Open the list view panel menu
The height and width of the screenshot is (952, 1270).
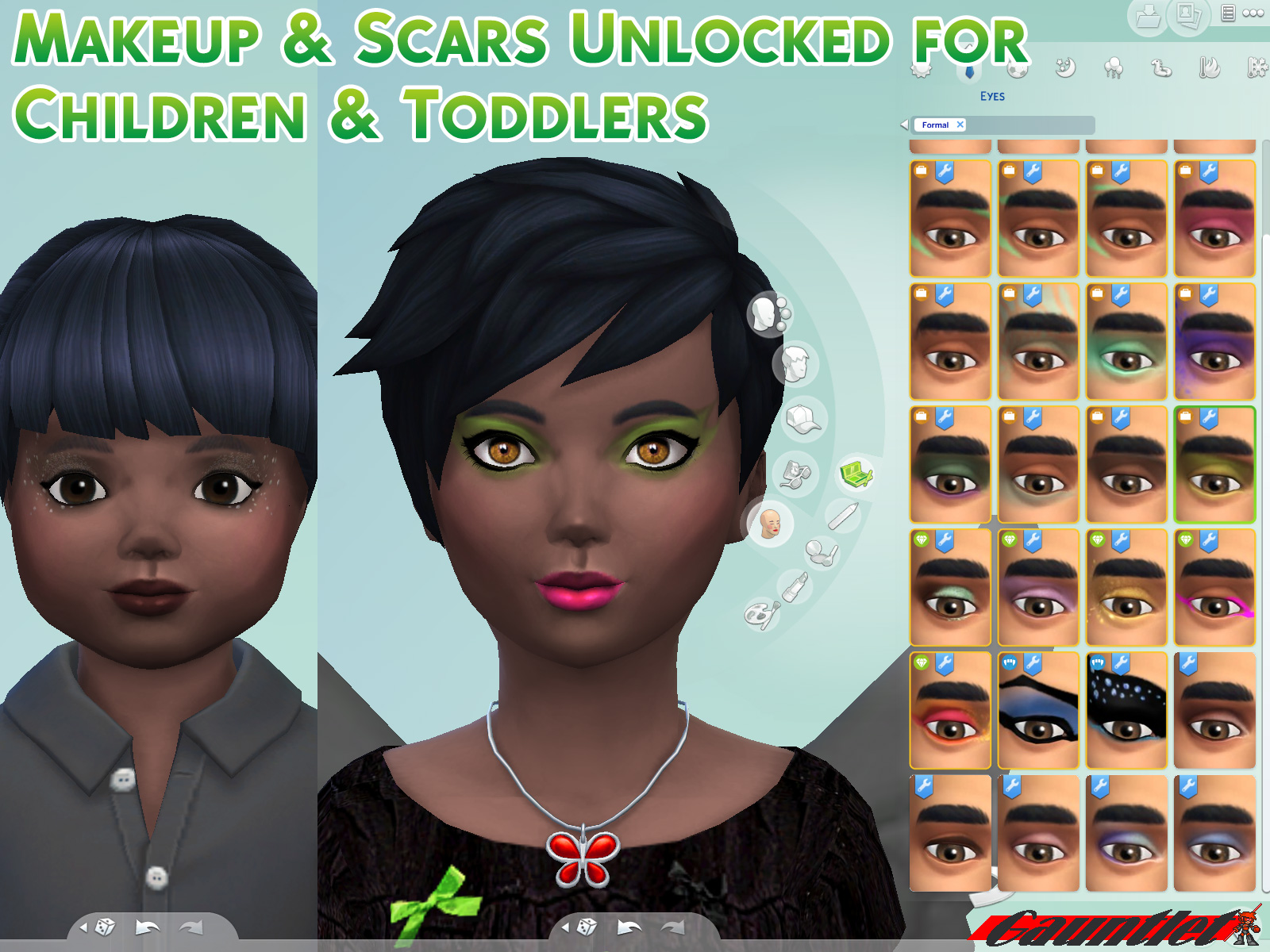pyautogui.click(x=1230, y=13)
